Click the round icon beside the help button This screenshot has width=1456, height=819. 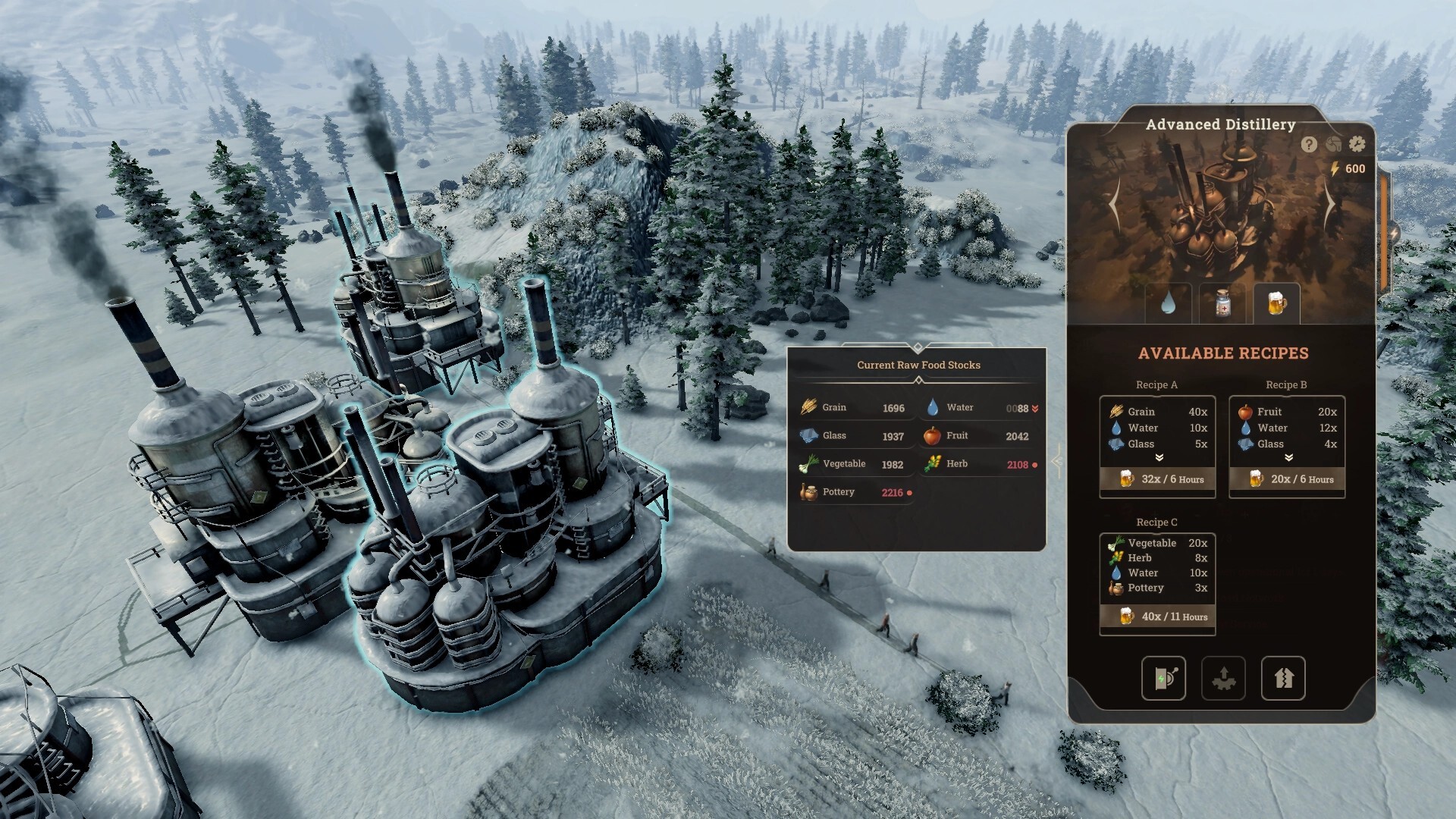(x=1333, y=144)
